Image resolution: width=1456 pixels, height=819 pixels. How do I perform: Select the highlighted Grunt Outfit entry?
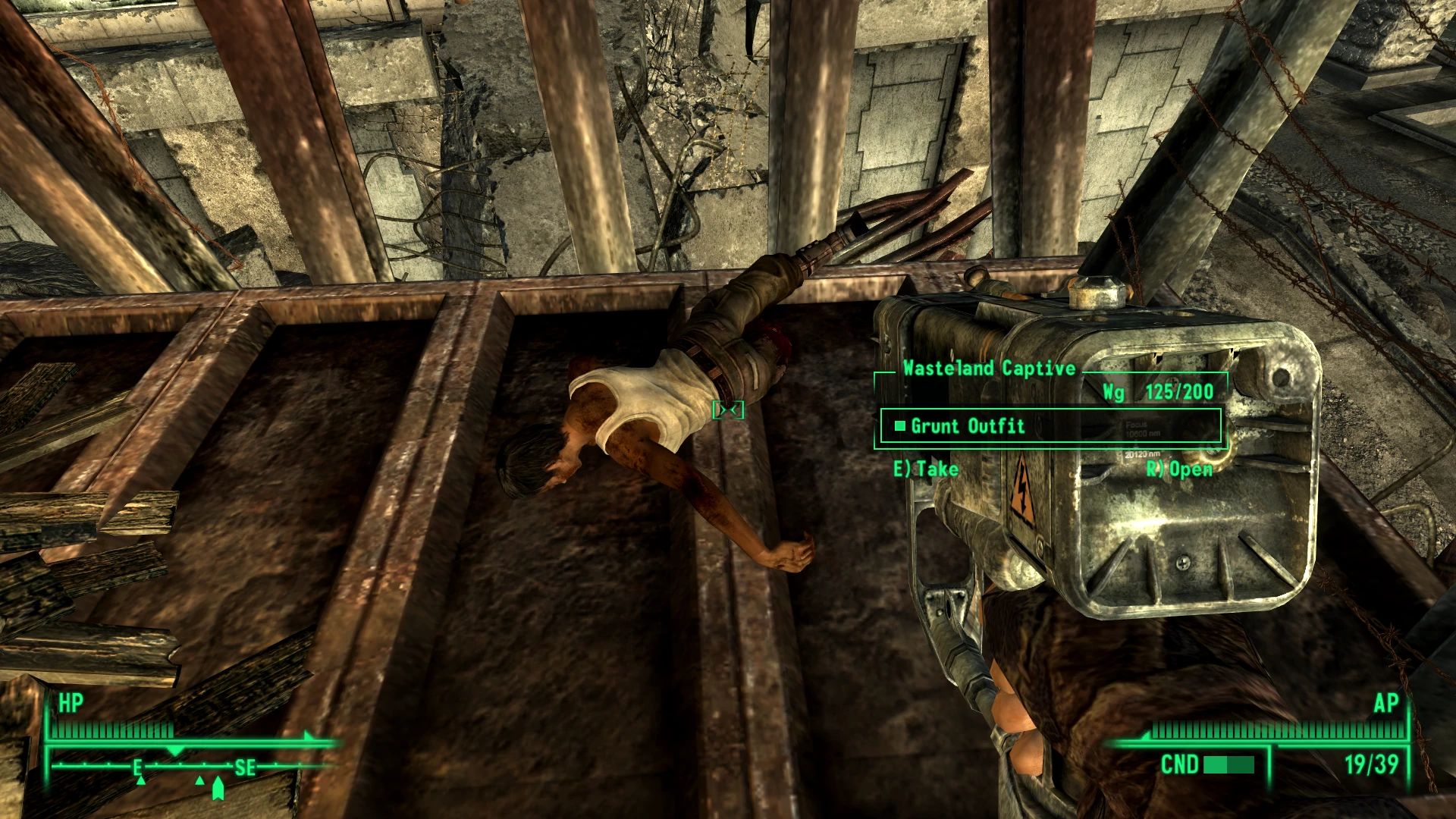click(986, 426)
